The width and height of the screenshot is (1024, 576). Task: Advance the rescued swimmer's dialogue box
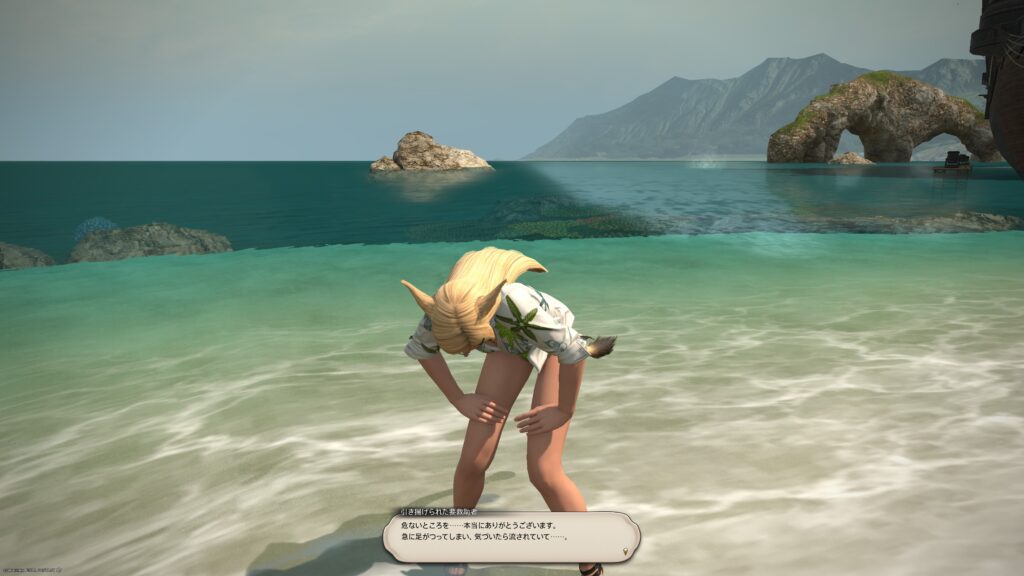(x=510, y=536)
